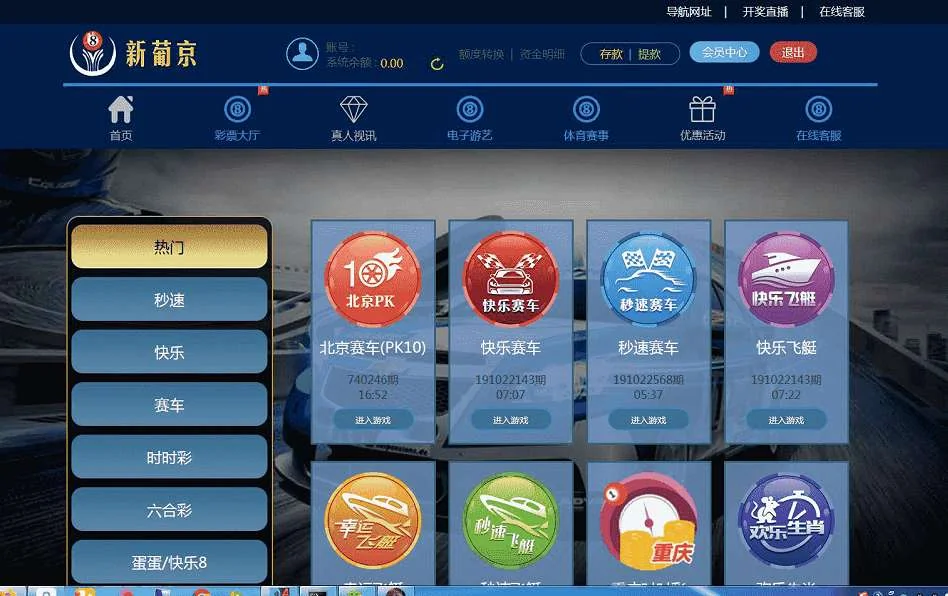Open 真人视讯 live casino section

point(354,119)
